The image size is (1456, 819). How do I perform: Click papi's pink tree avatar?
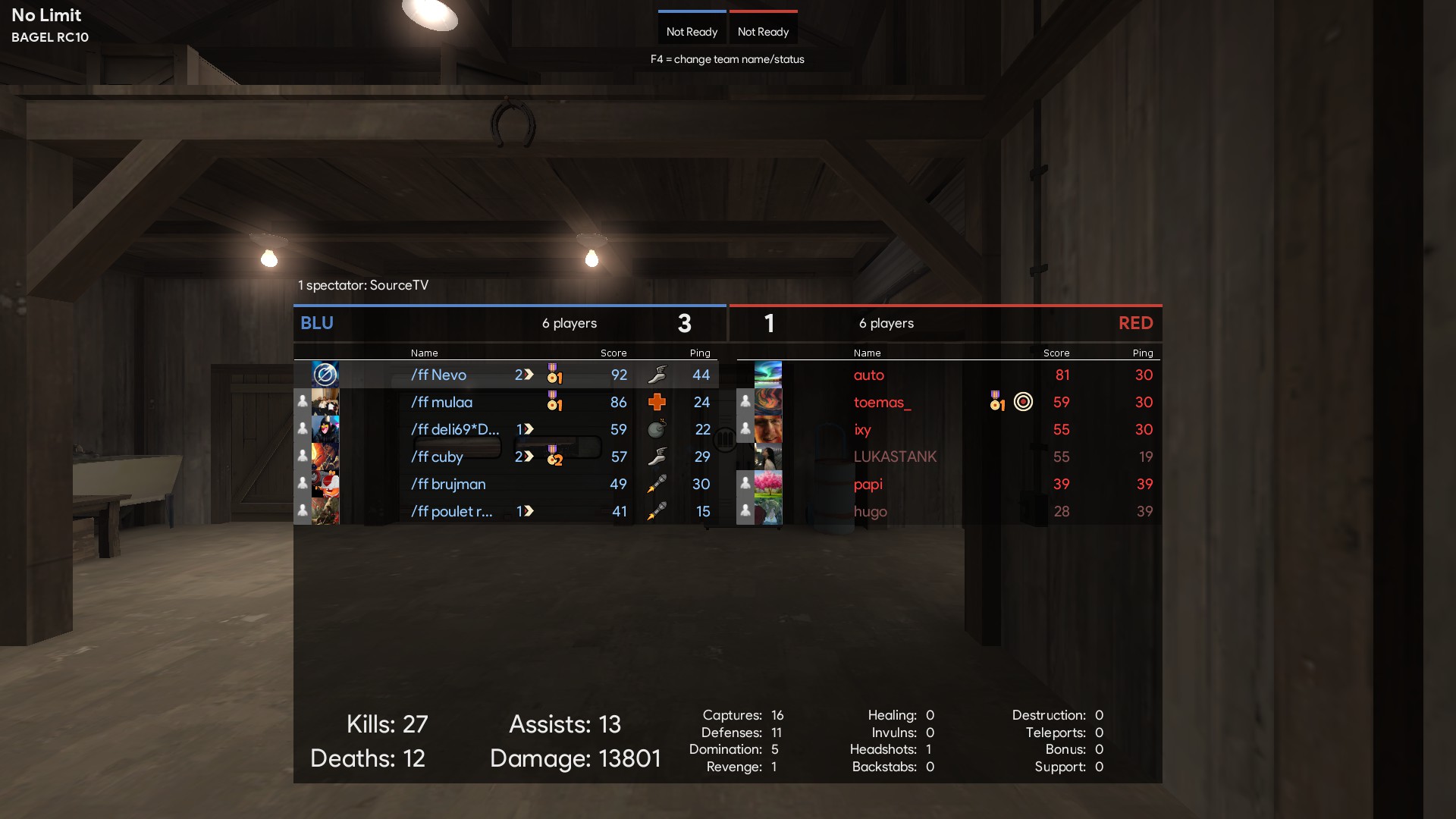point(768,484)
